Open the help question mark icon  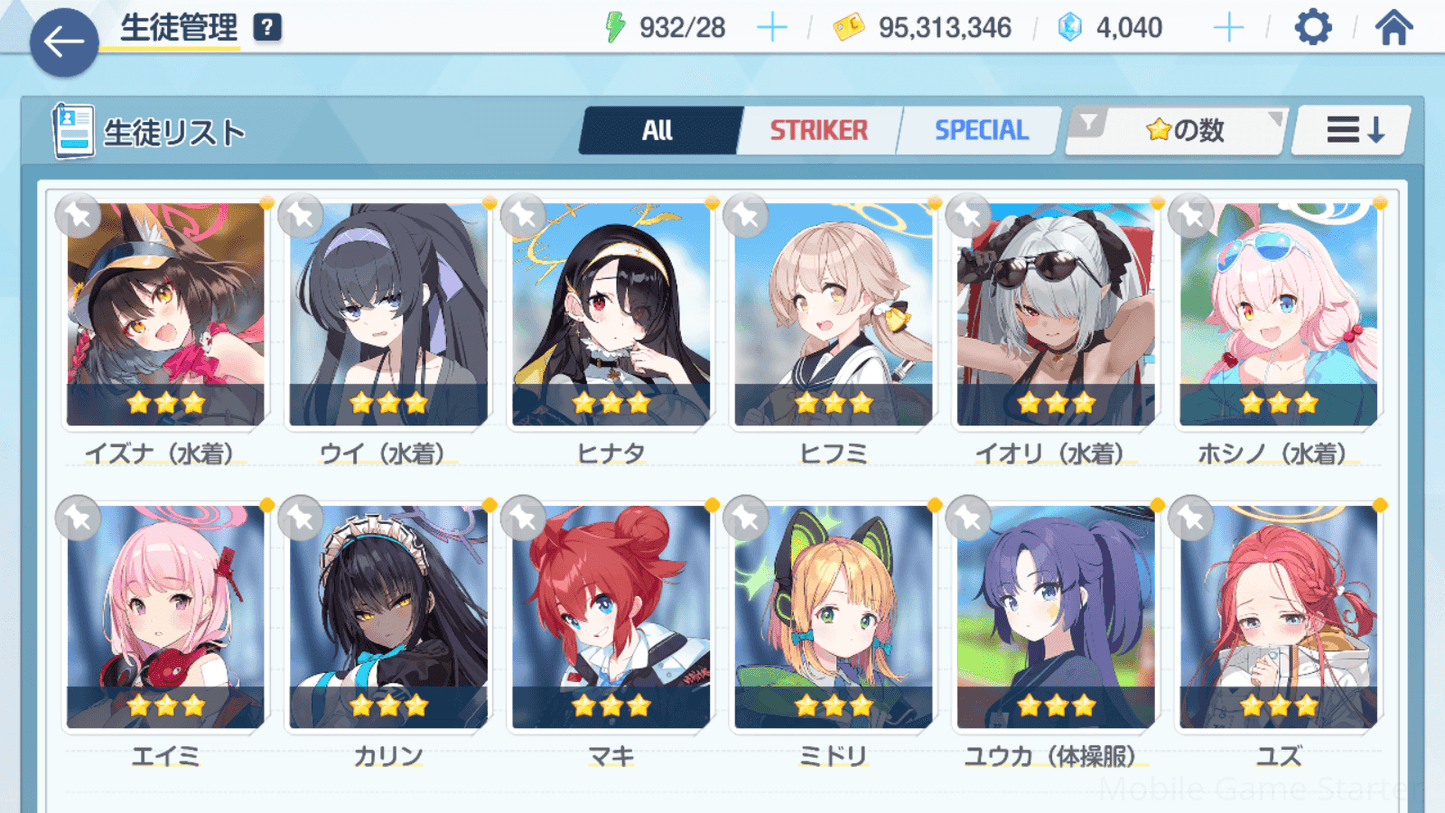[267, 28]
